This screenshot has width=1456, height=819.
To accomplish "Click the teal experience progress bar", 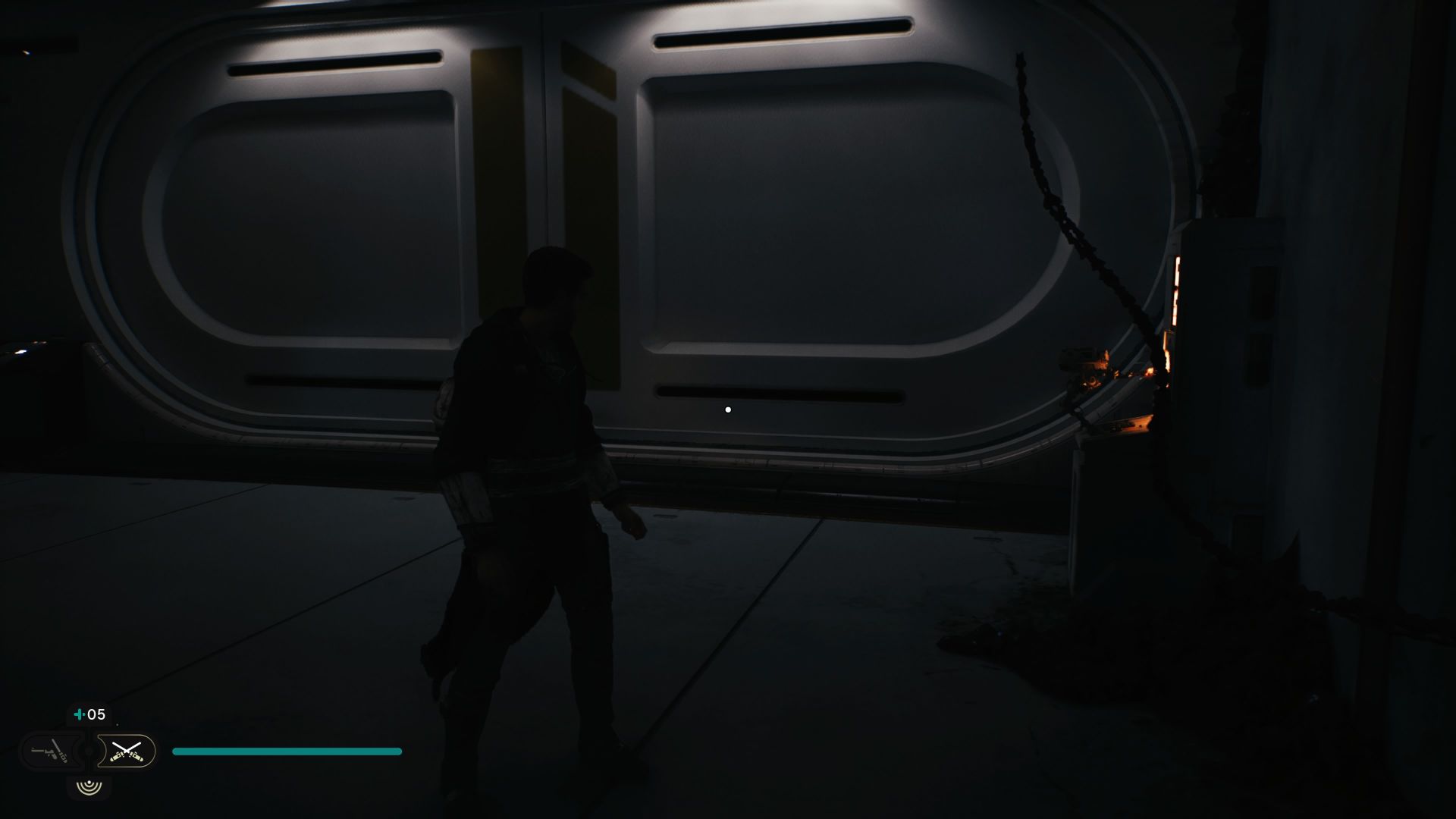I will click(x=287, y=751).
